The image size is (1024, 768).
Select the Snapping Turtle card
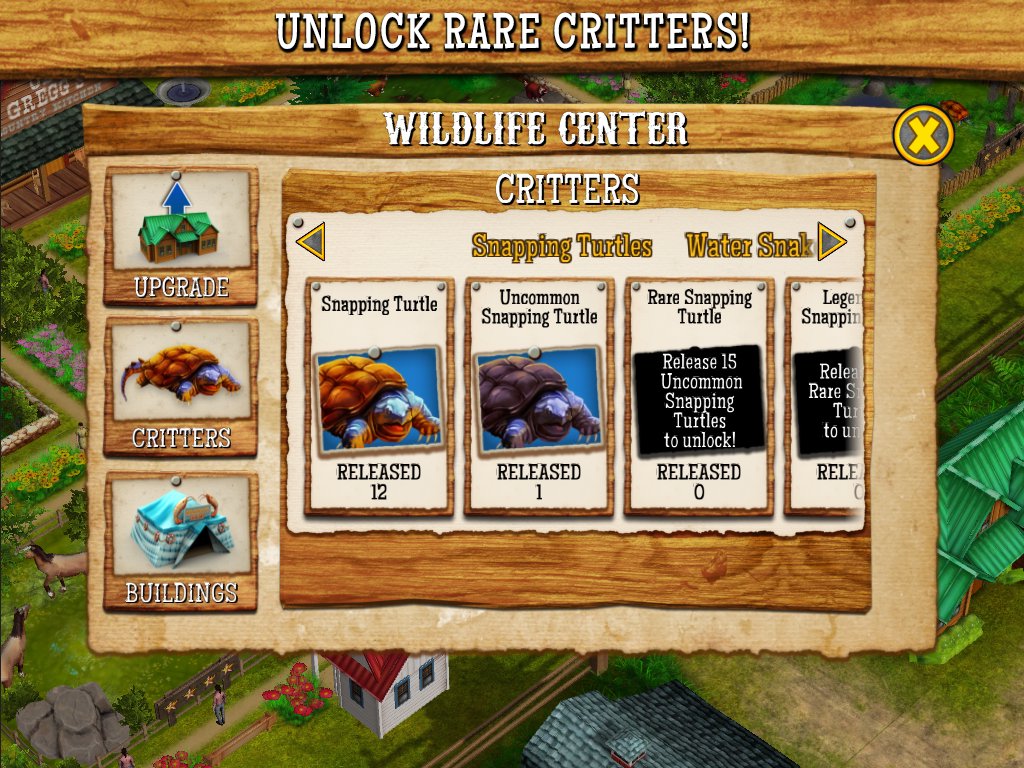pyautogui.click(x=379, y=396)
